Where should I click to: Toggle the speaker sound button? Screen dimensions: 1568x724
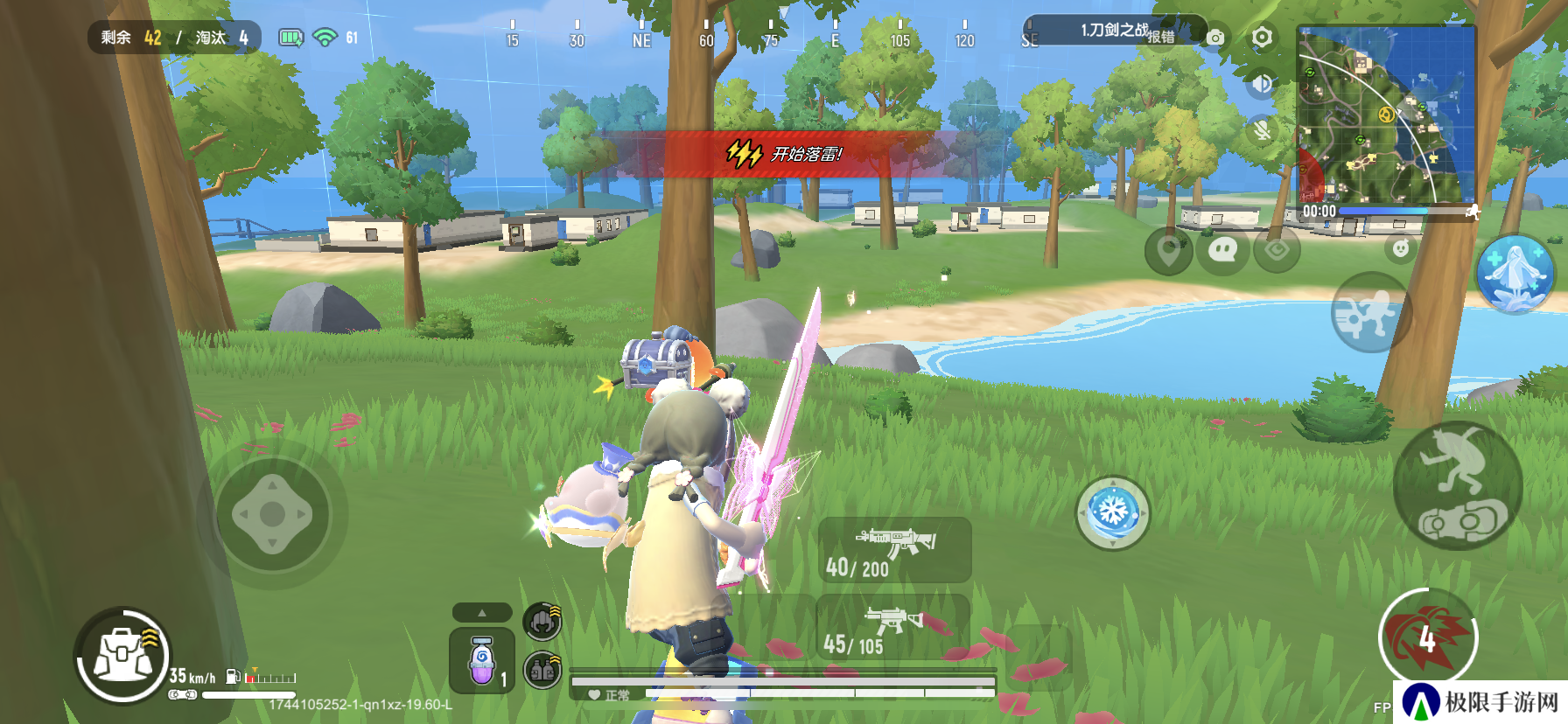pyautogui.click(x=1261, y=84)
